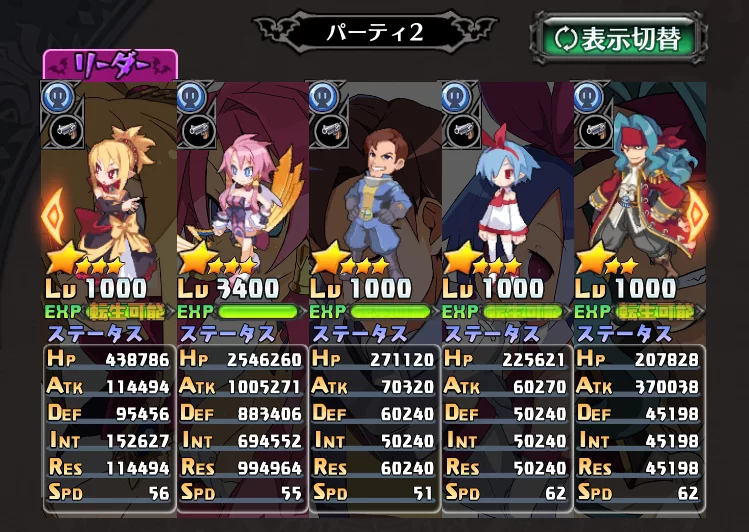Screen dimensions: 749x532
Task: Click the 表示切替 display switch button
Action: click(617, 39)
